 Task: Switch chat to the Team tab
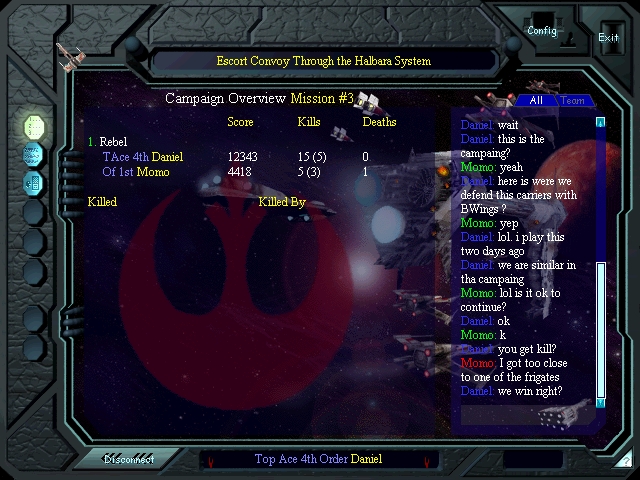(x=573, y=100)
